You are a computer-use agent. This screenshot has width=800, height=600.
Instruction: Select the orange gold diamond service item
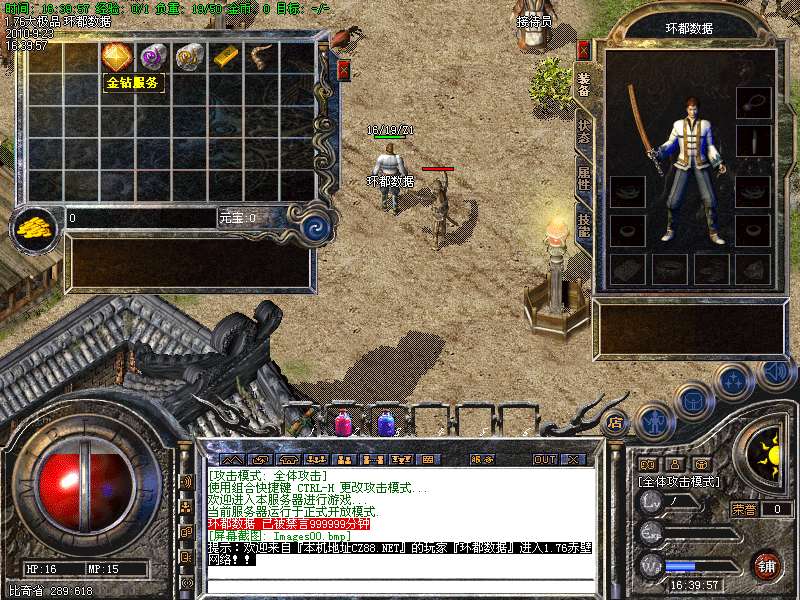point(117,57)
